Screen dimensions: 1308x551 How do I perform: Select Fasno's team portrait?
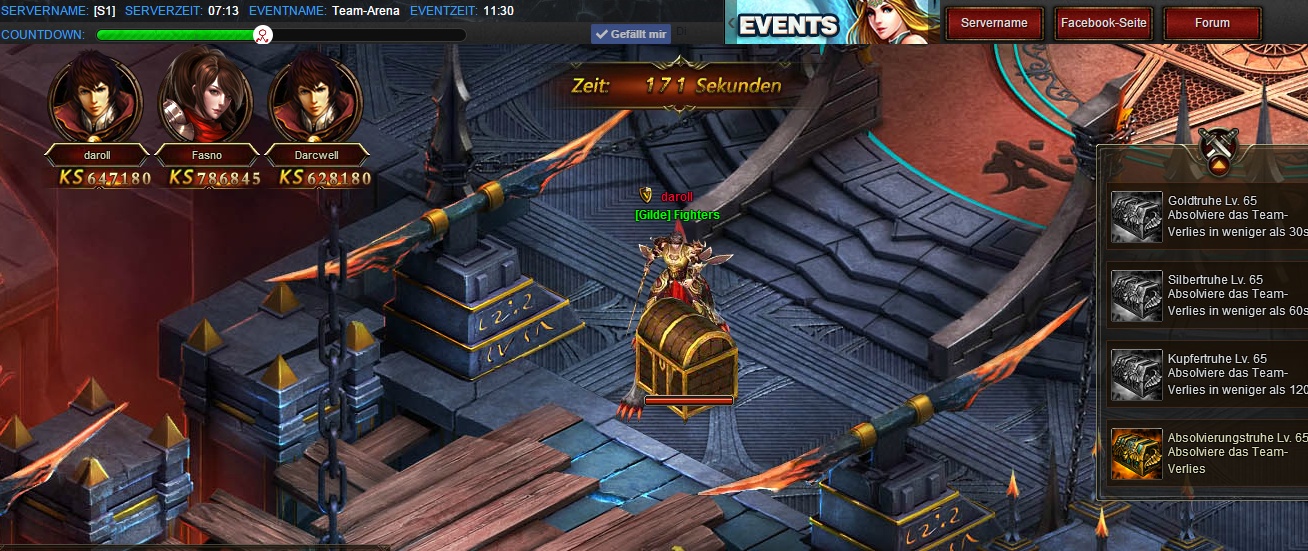(205, 98)
